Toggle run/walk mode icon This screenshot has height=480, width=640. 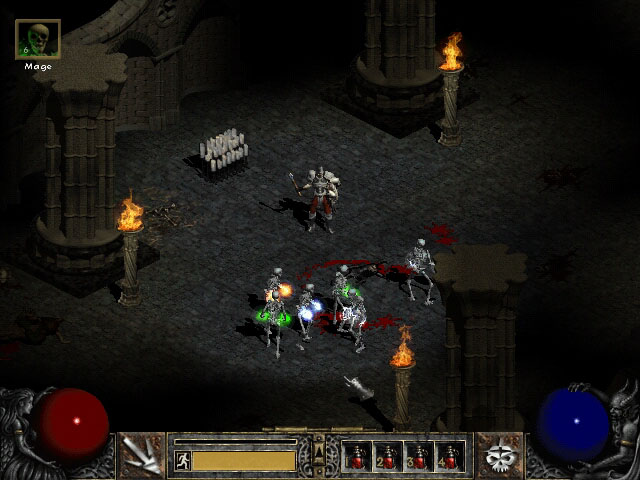(x=182, y=460)
